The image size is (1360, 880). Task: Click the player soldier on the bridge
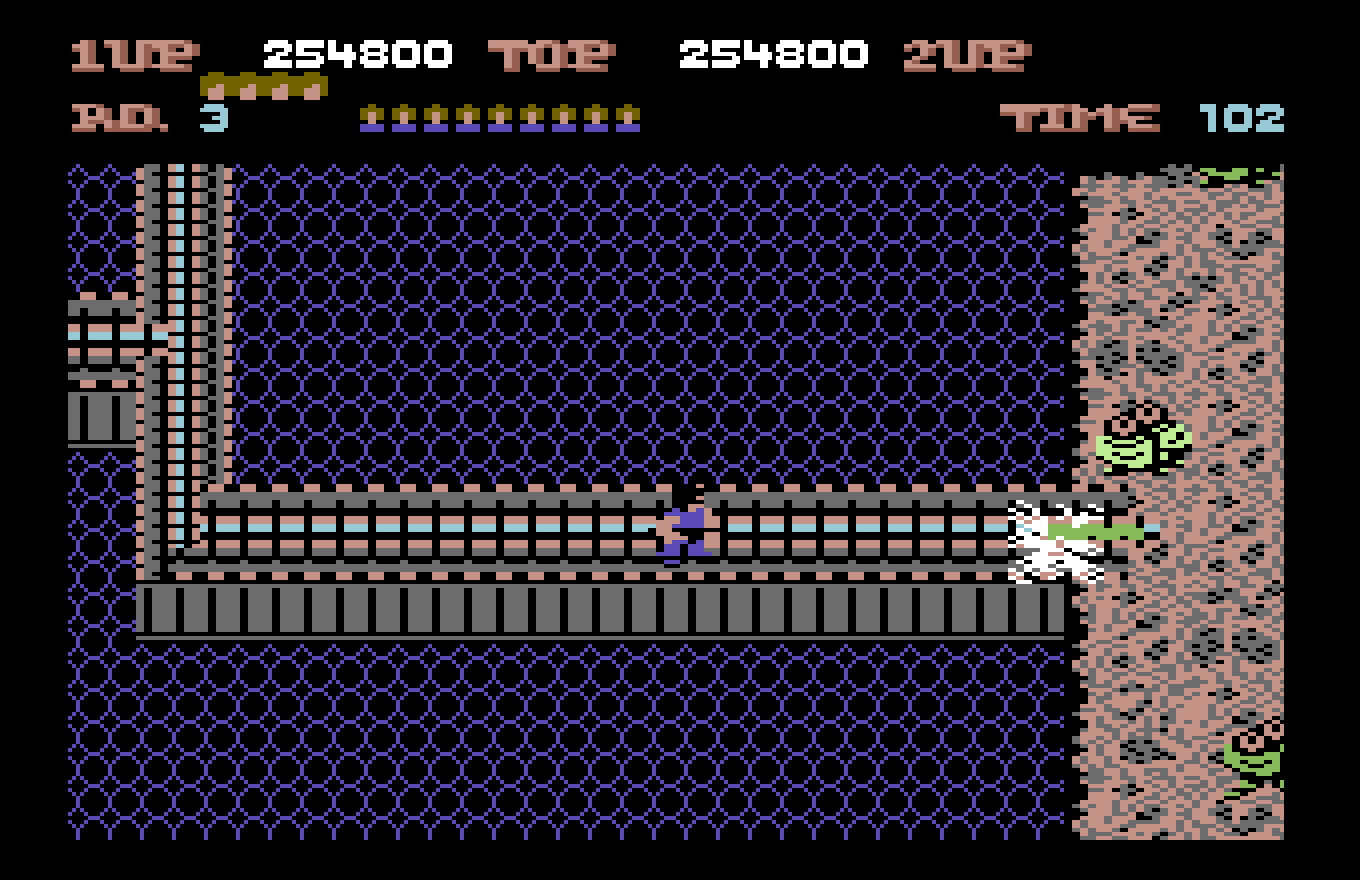[683, 525]
